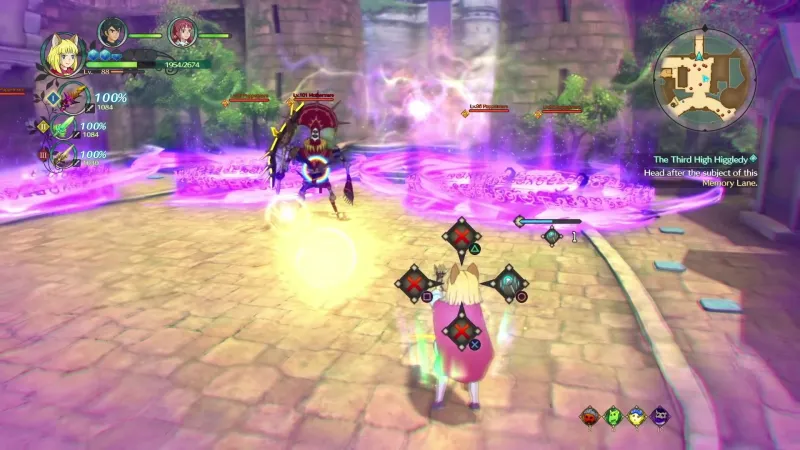Activate the glowing teal skill diamond
800x450 pixels.
coord(511,284)
